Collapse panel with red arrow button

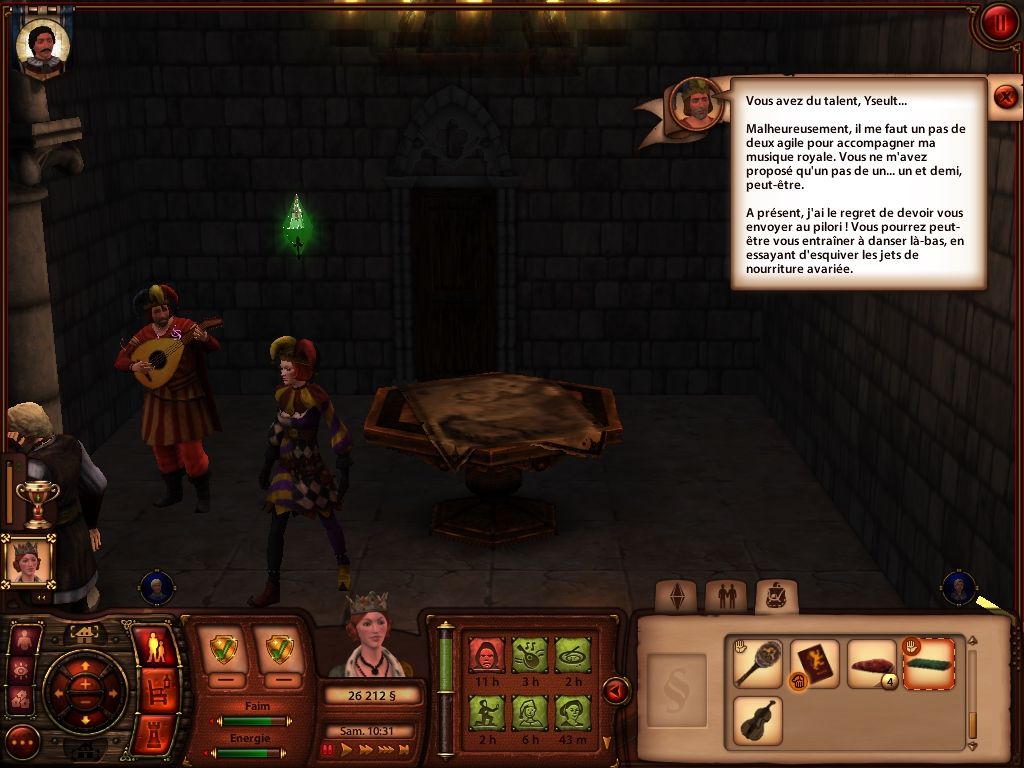[x=616, y=690]
